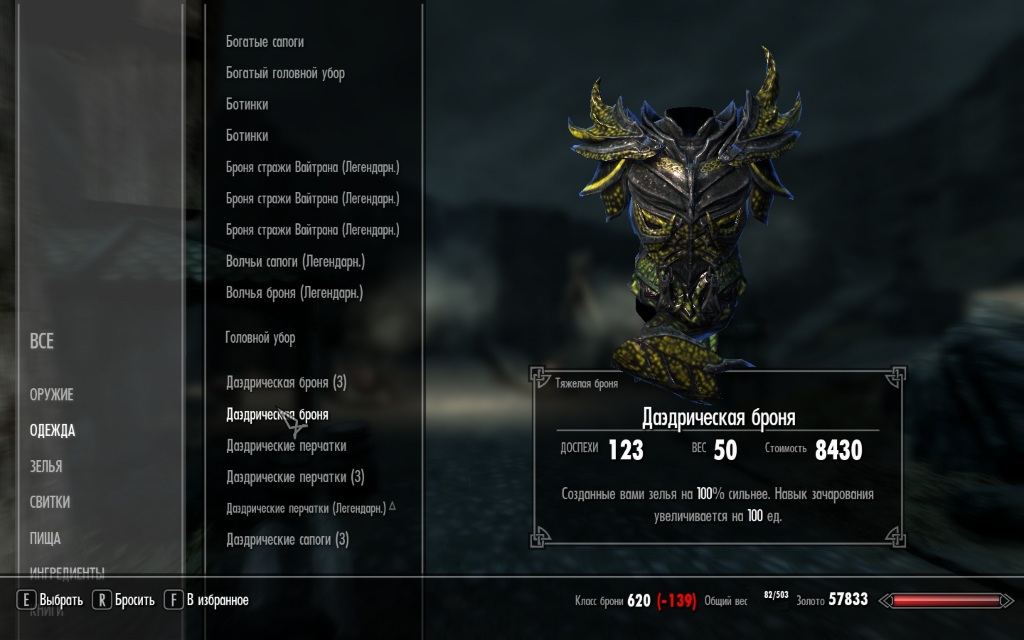Image resolution: width=1024 pixels, height=640 pixels.
Task: Show the ЗЕЛЬЯ category
Action: 46,467
